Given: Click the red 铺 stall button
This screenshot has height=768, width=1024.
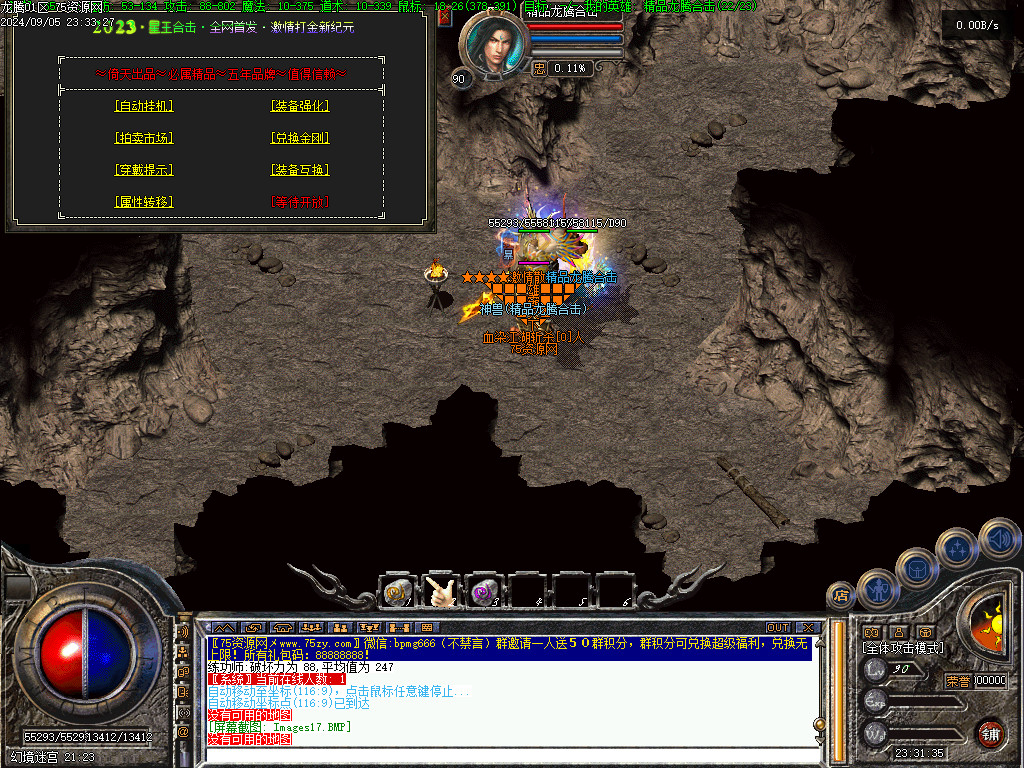Looking at the screenshot, I should pos(990,733).
